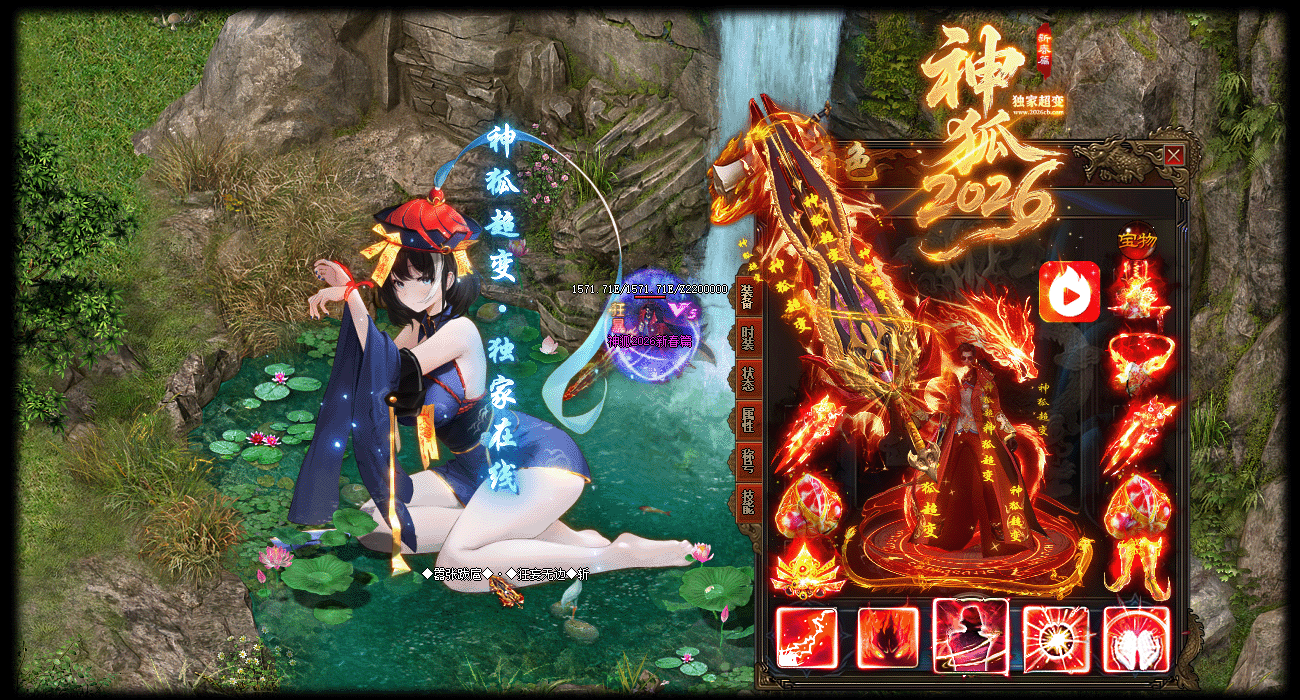Select the red necklace equipment slot
Image resolution: width=1300 pixels, height=700 pixels.
[1139, 359]
